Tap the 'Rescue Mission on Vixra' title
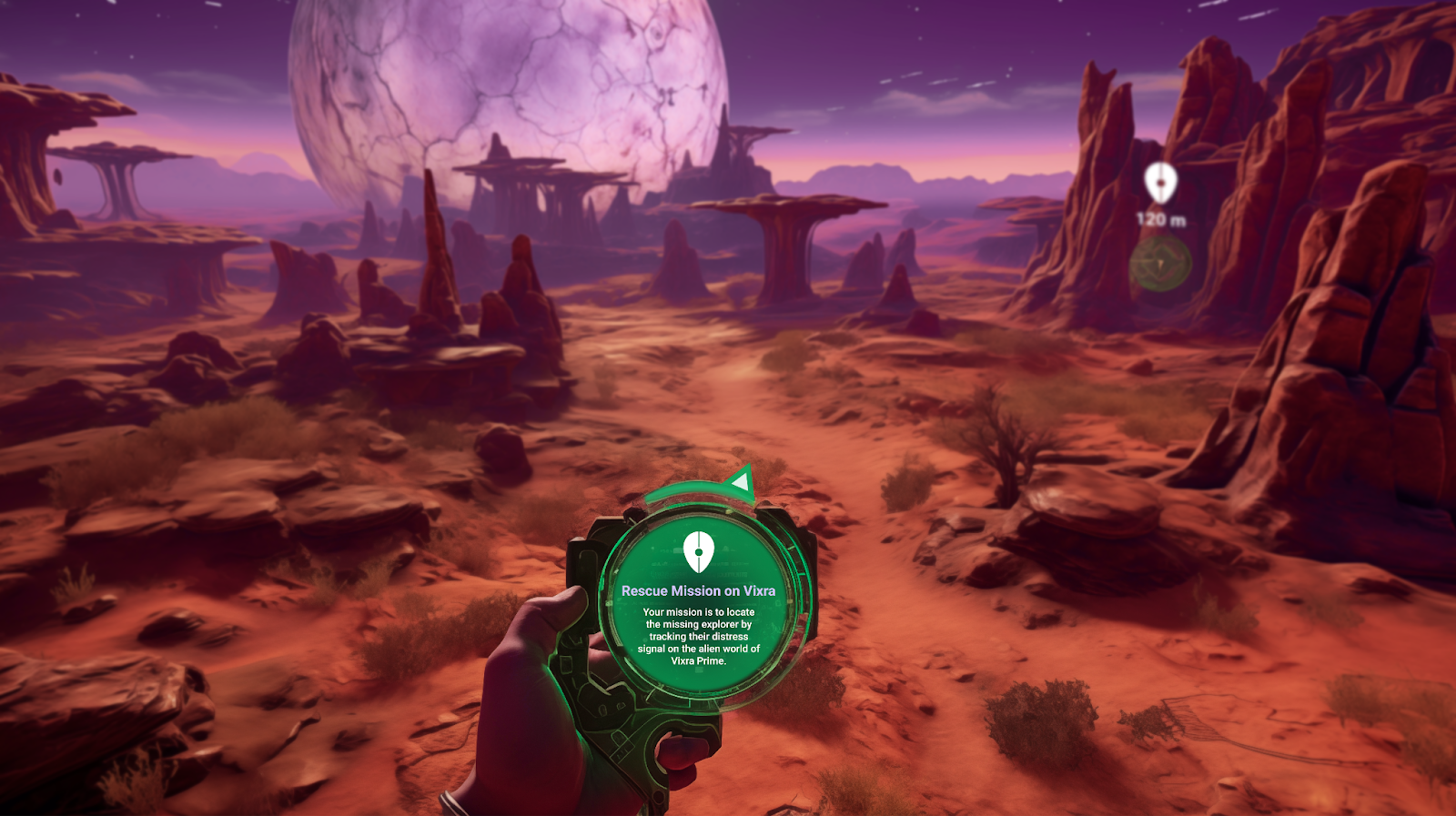This screenshot has width=1456, height=816. click(x=700, y=591)
